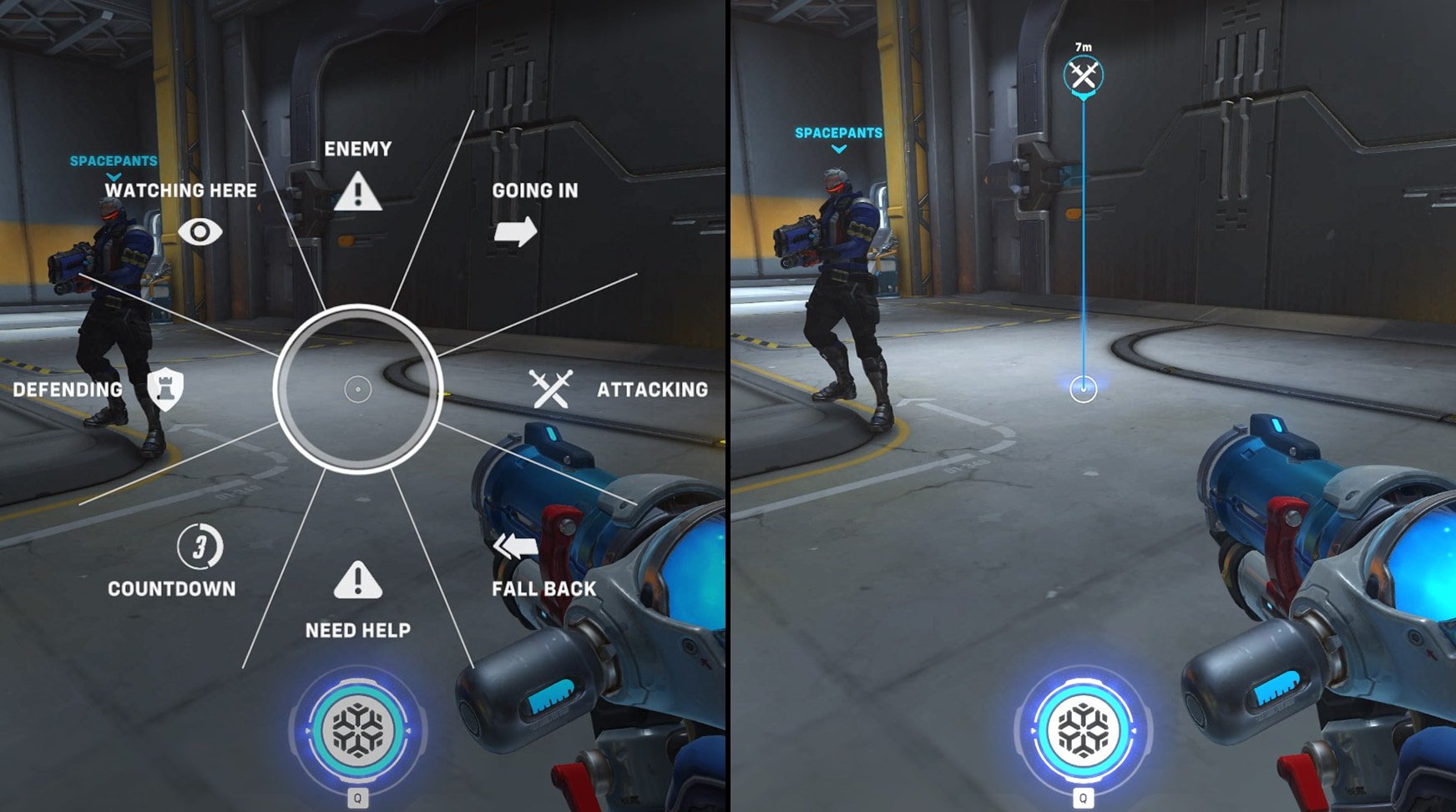Select the blue vertical ping beam line
The width and height of the screenshot is (1456, 812).
[x=1083, y=250]
